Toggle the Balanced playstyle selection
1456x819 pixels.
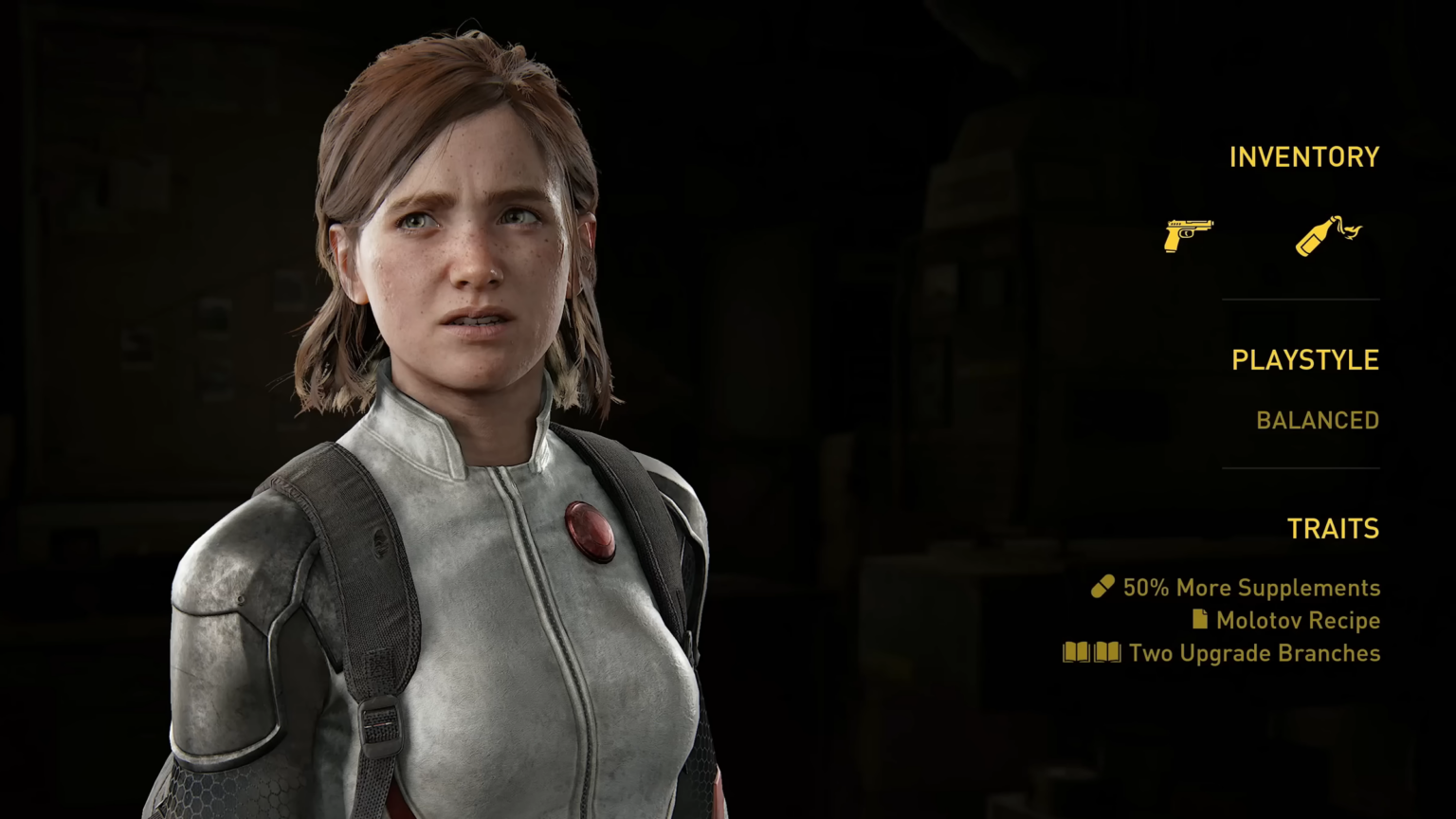pos(1318,420)
